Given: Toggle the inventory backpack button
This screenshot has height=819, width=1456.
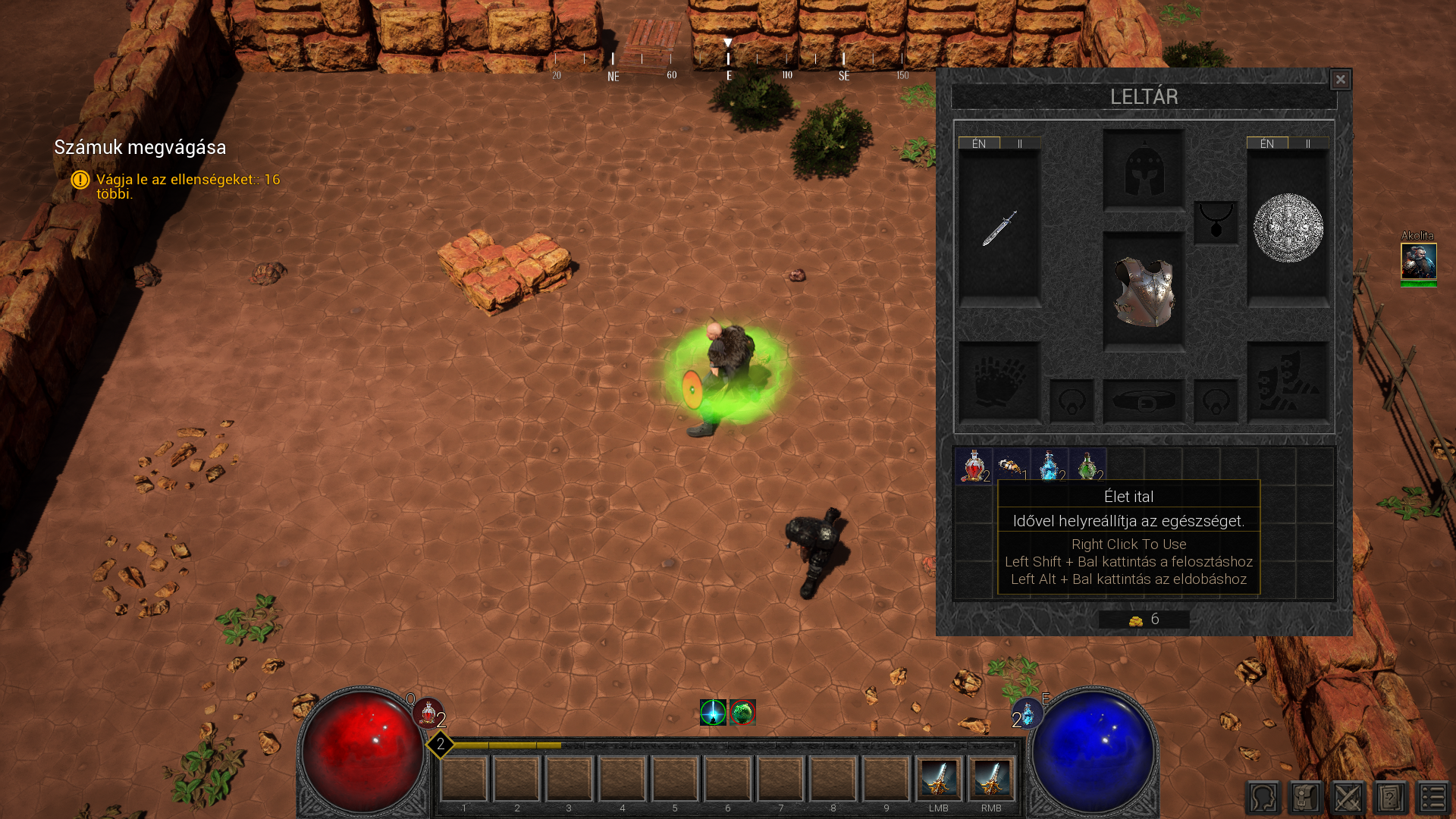Looking at the screenshot, I should click(1306, 798).
